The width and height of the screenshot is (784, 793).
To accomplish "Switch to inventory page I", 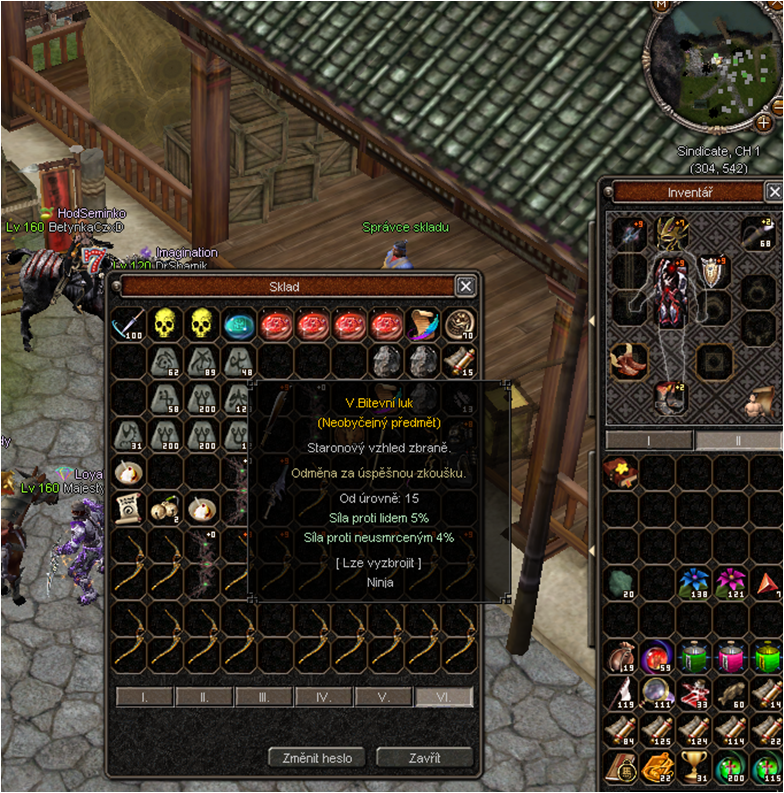I will (x=648, y=440).
